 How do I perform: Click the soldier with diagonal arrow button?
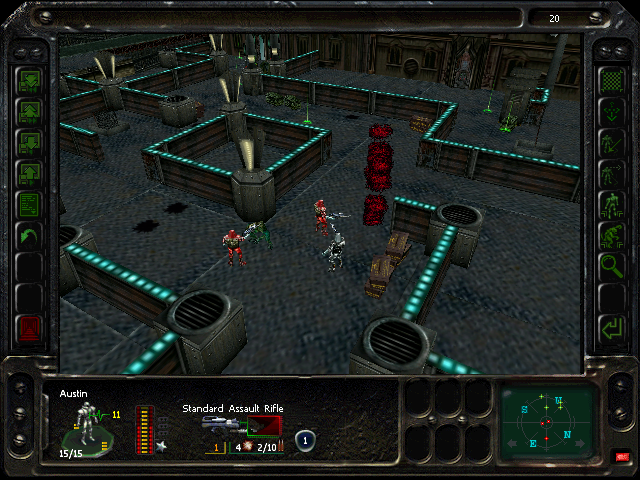pos(610,142)
